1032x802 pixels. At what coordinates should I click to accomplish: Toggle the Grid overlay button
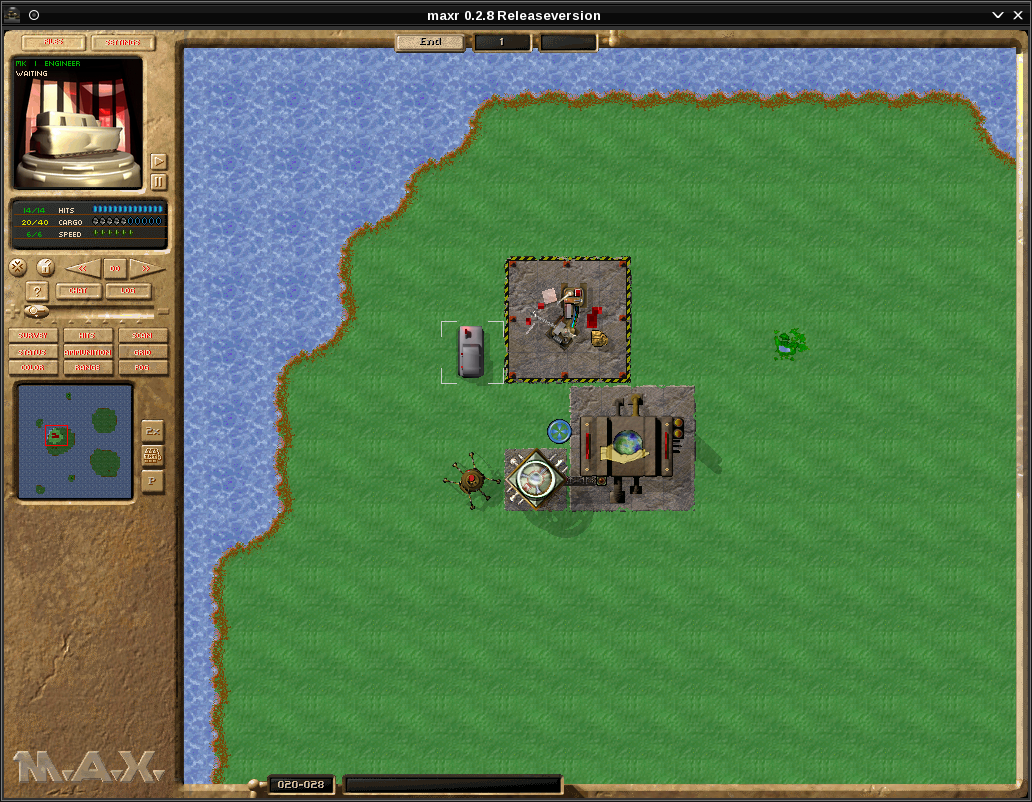pos(143,352)
